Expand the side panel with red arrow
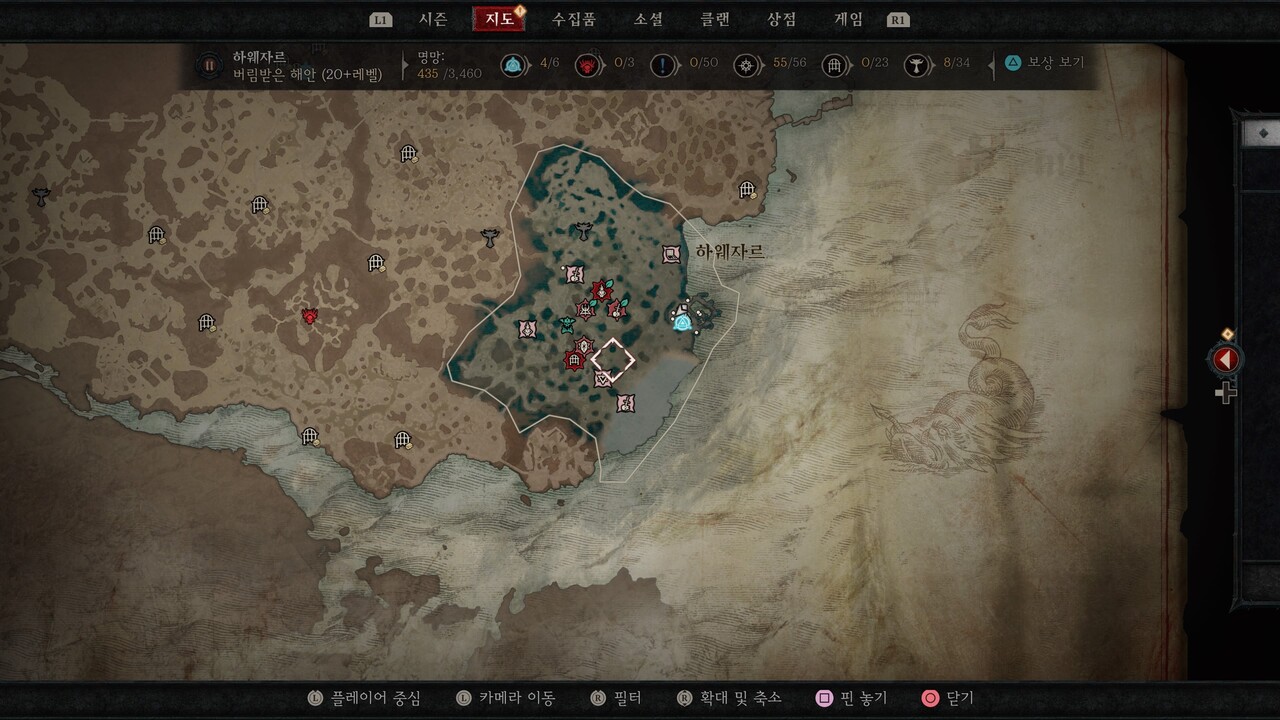This screenshot has width=1280, height=720. [1225, 360]
